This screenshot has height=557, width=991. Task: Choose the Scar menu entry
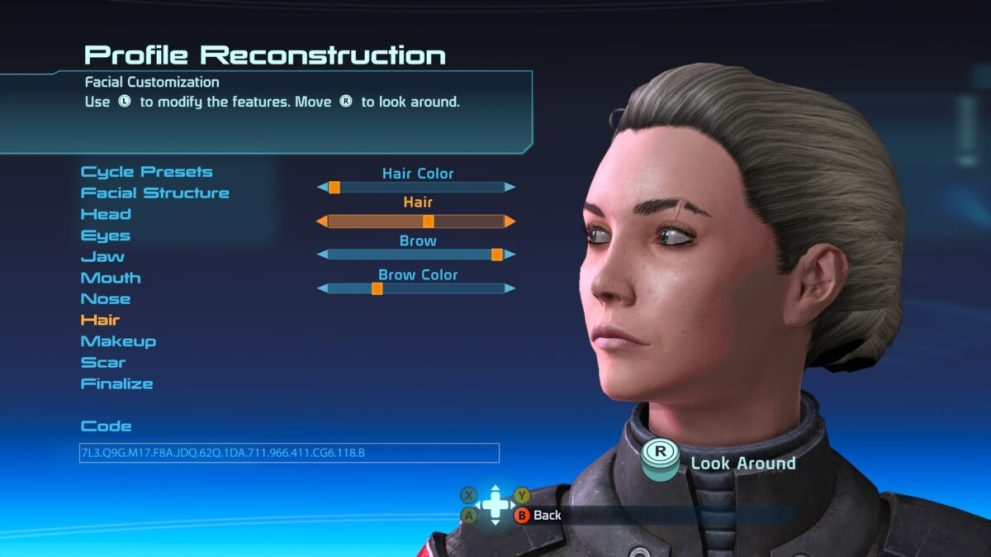click(103, 362)
